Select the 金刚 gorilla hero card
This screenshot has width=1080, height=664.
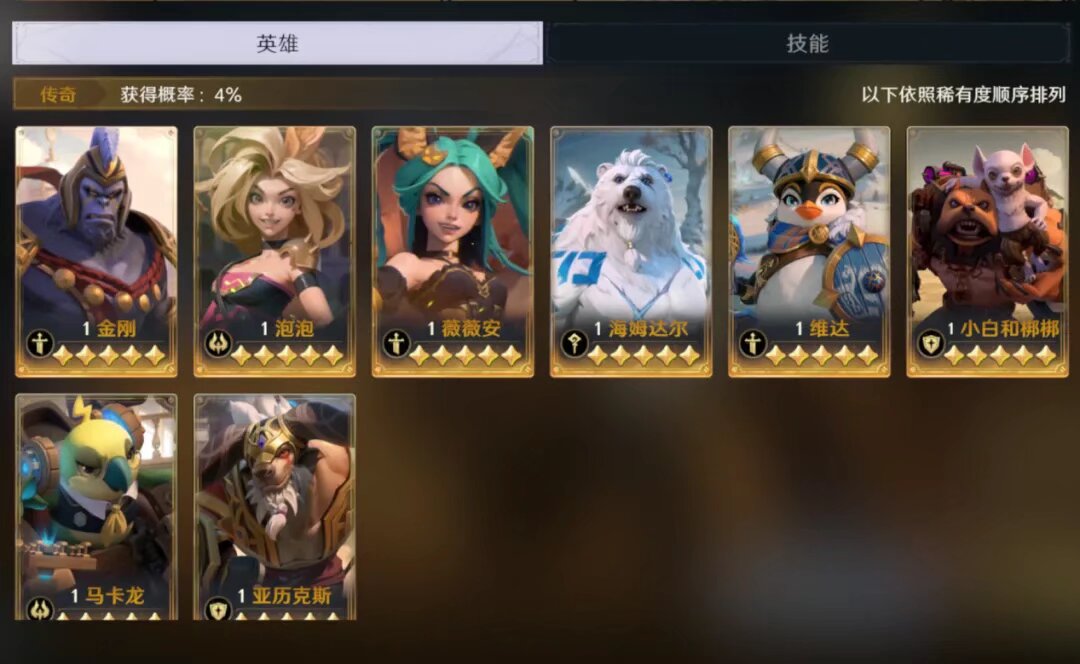pos(96,250)
